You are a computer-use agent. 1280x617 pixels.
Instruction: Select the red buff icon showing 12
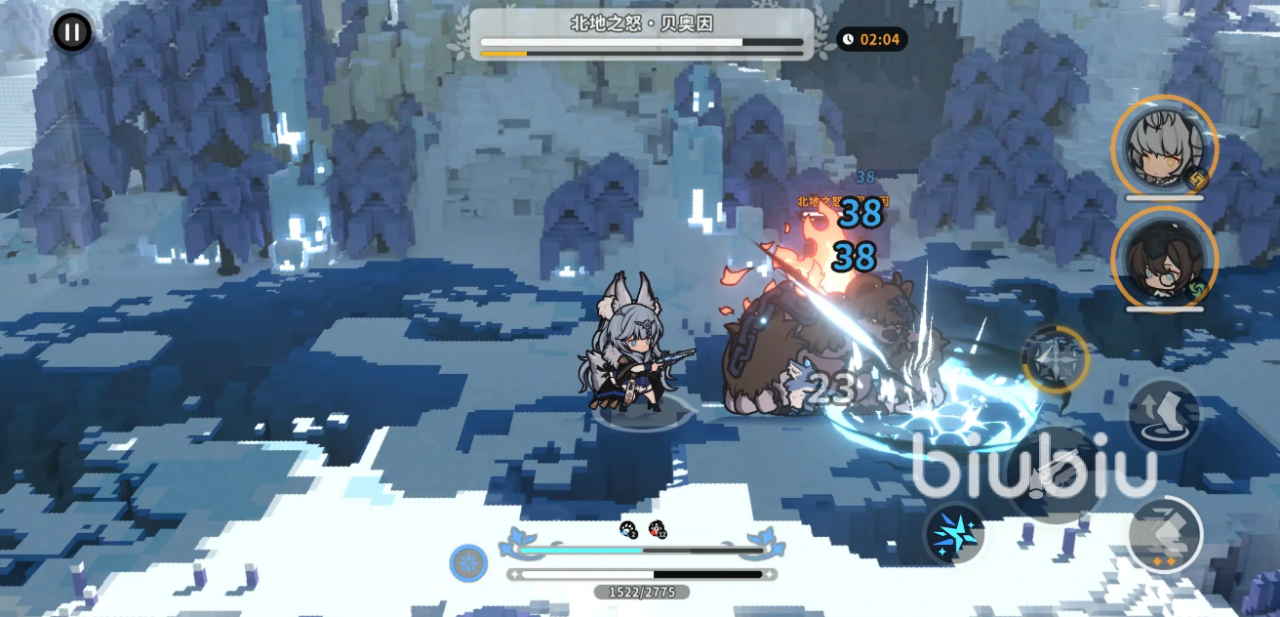pyautogui.click(x=657, y=529)
